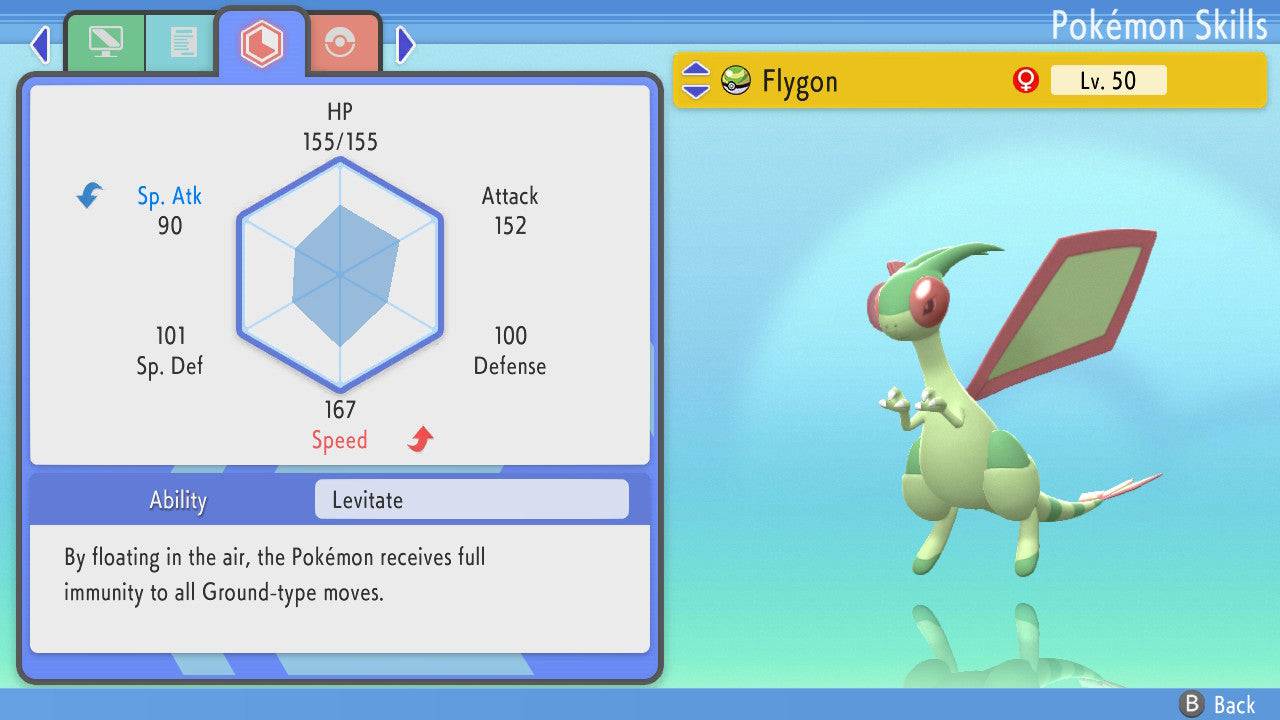Click the HP 155/155 stat label

[x=340, y=126]
